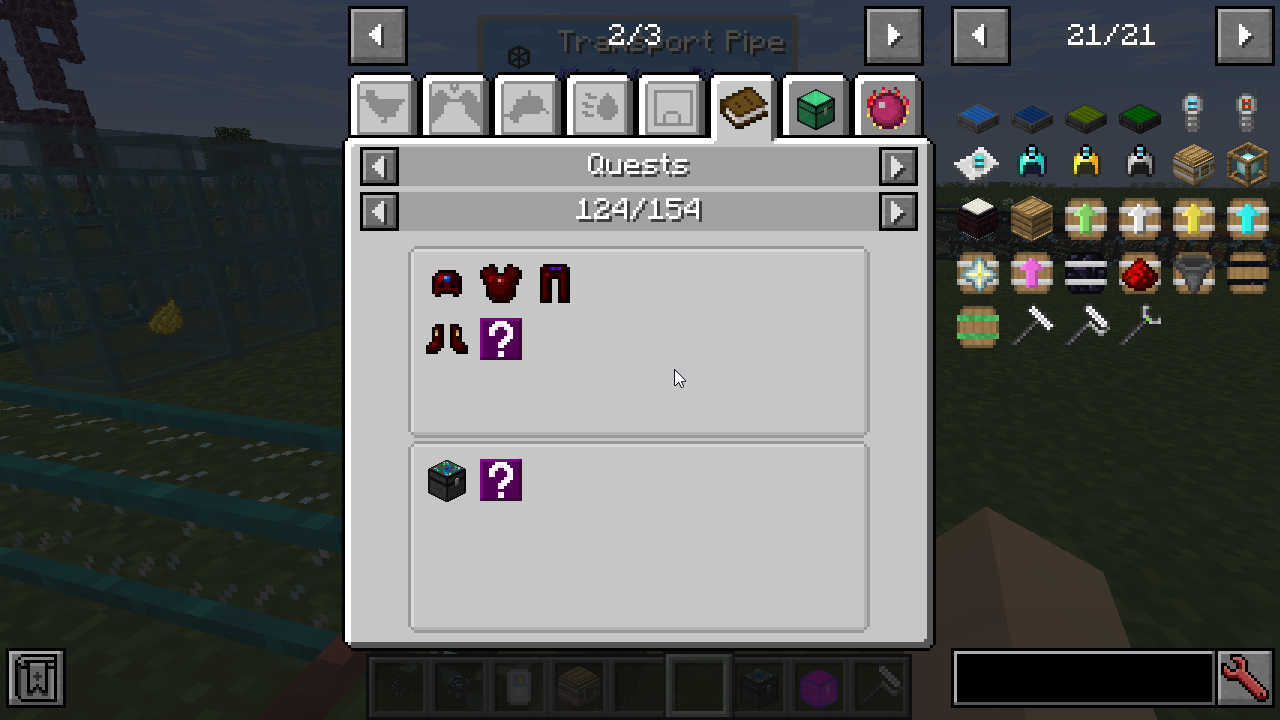Focus the item search box

pos(1083,678)
